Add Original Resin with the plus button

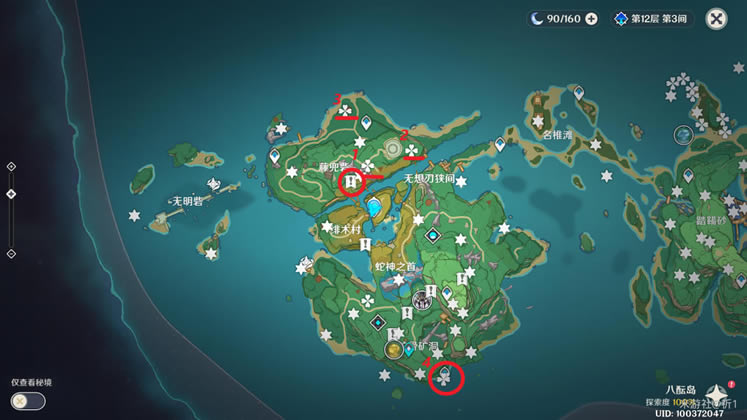pyautogui.click(x=591, y=18)
